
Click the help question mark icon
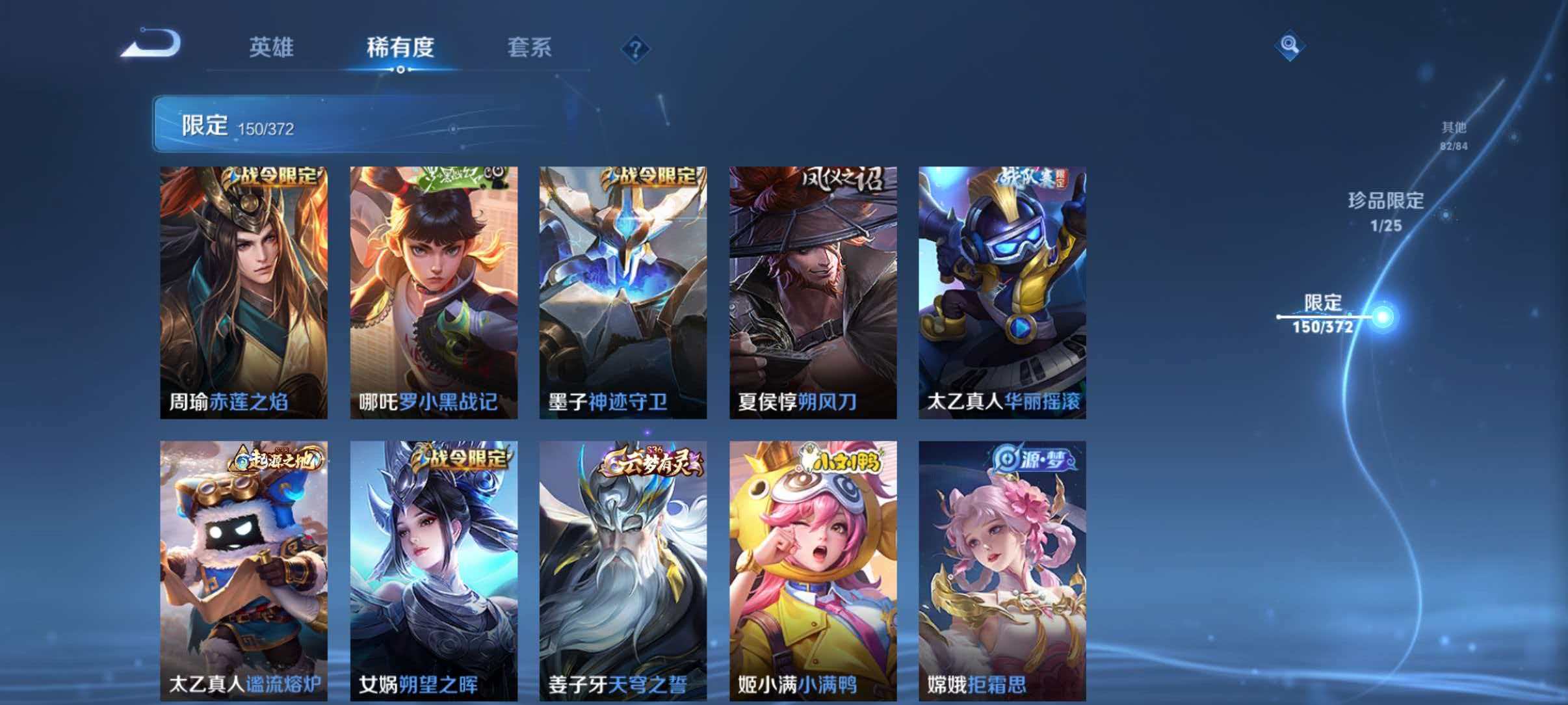coord(636,49)
